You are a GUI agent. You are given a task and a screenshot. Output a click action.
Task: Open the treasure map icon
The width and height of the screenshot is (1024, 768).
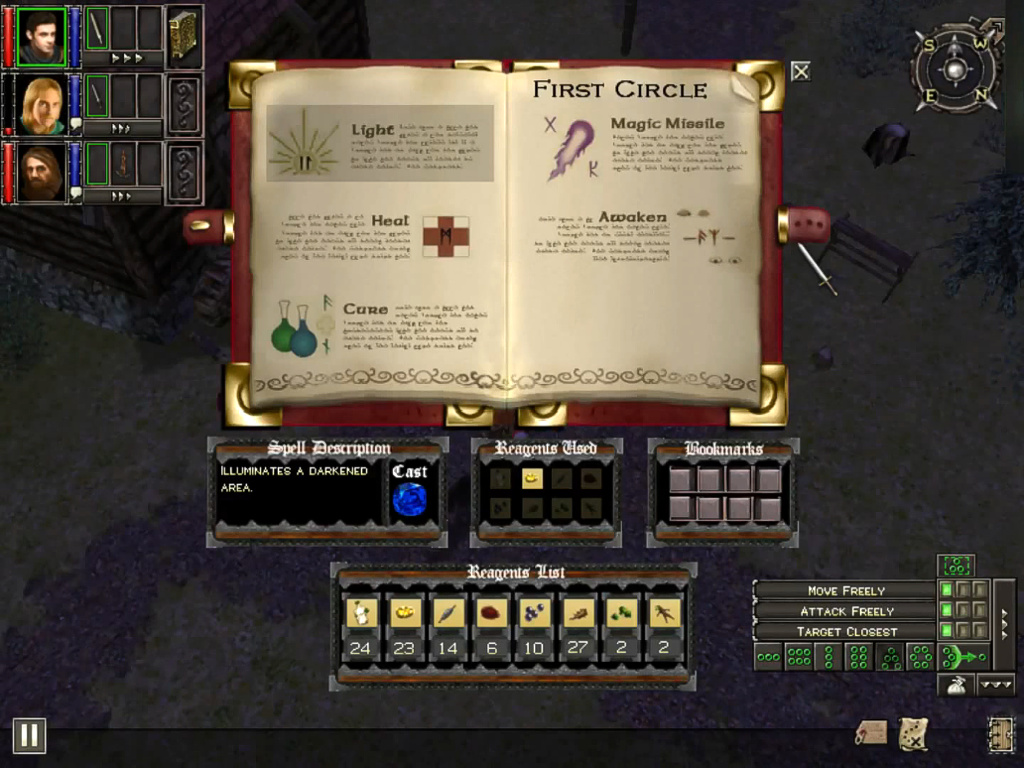(912, 733)
